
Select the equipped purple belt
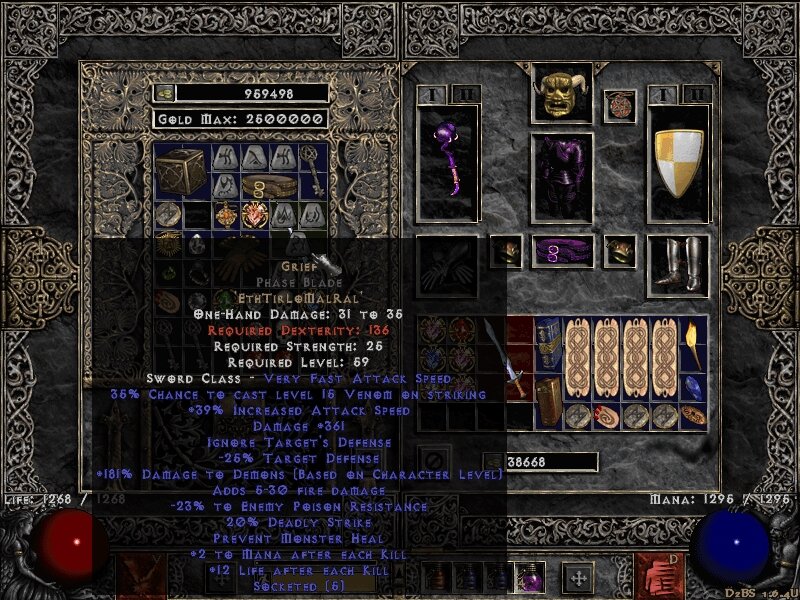coord(561,250)
